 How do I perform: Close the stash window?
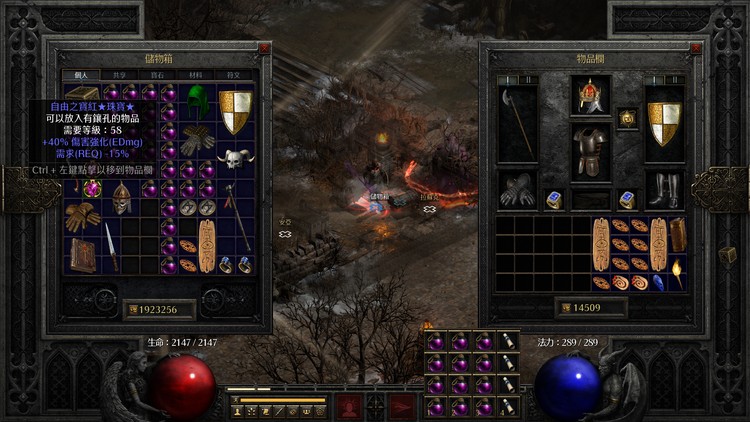(x=264, y=47)
